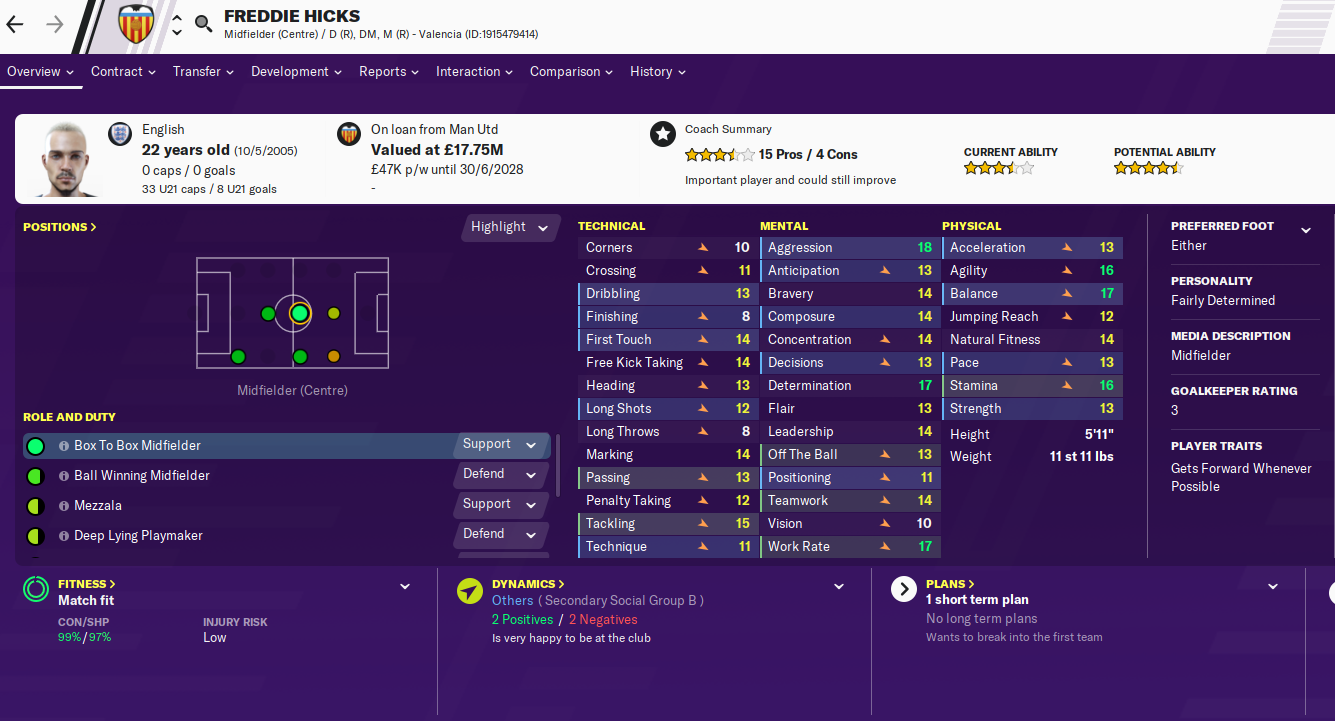Open the Reports tab

(x=389, y=72)
